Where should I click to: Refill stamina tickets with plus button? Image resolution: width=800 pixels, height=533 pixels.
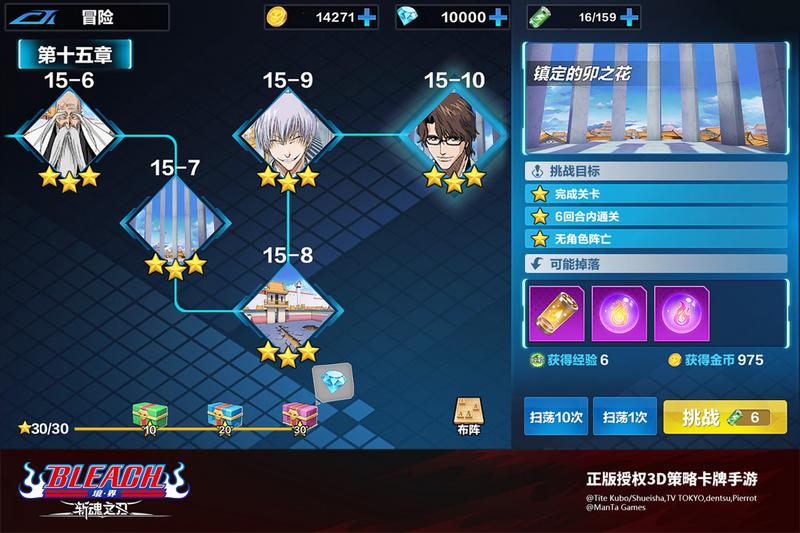pos(630,17)
